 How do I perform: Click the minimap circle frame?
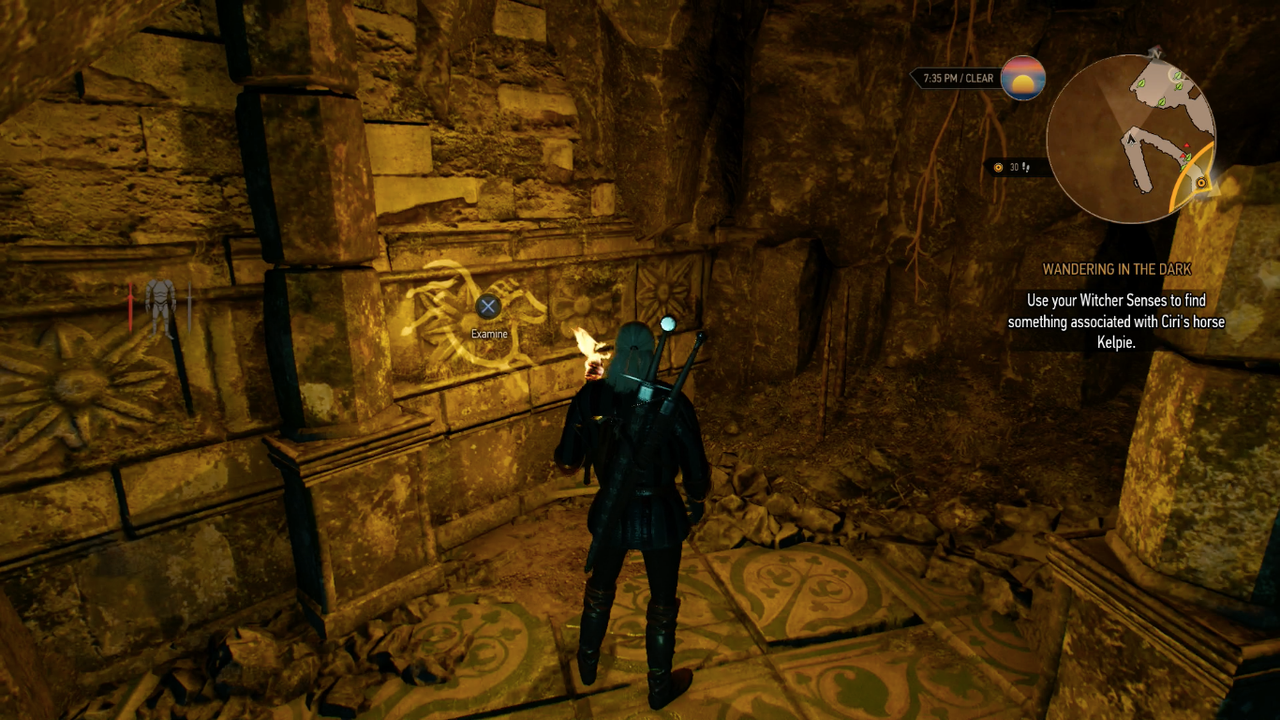coord(1052,134)
